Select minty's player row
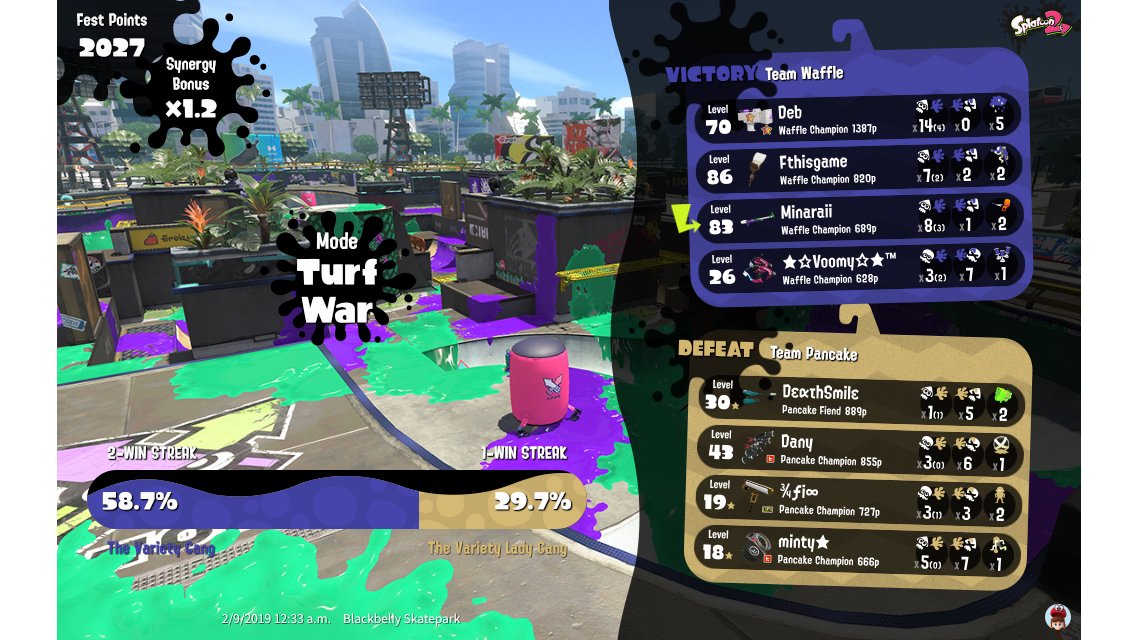Screen dimensions: 1138x640 tap(859, 549)
